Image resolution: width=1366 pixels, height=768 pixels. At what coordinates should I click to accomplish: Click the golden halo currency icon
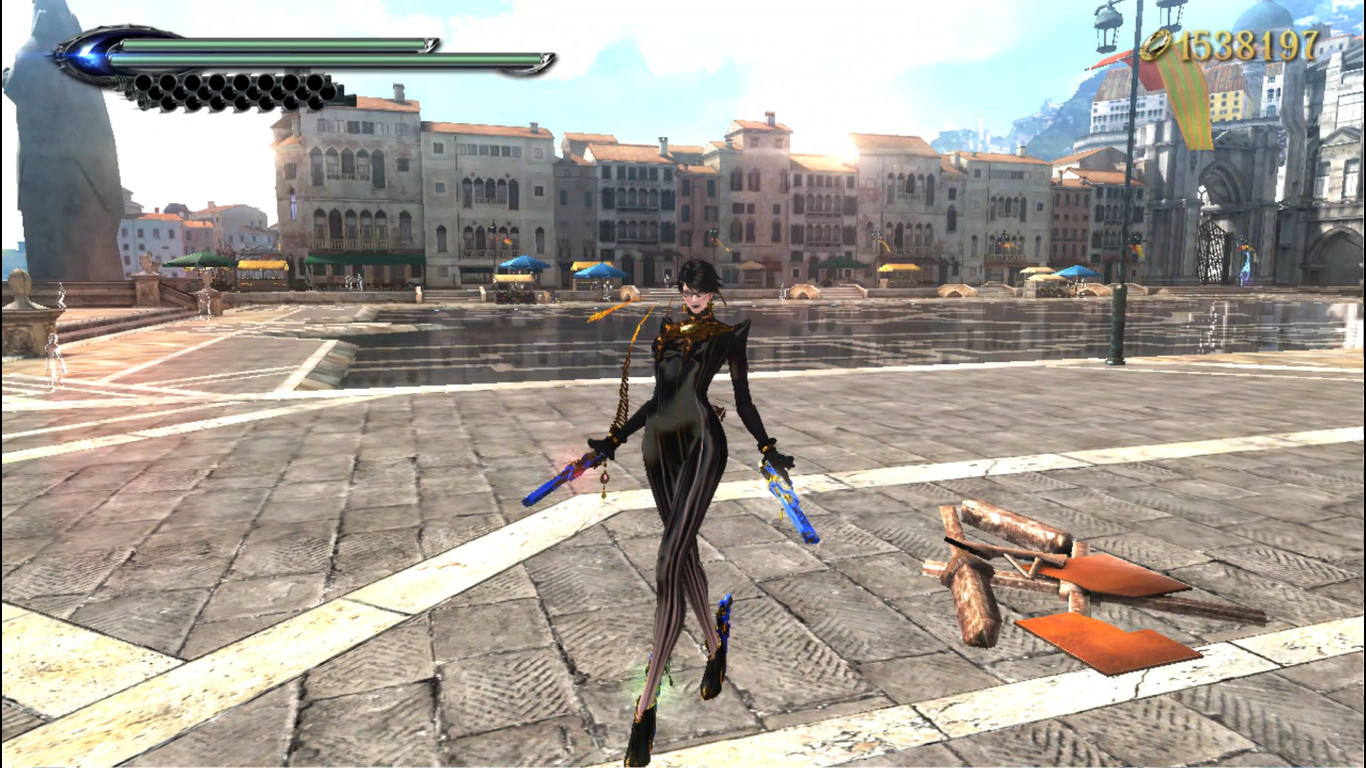[x=1160, y=45]
